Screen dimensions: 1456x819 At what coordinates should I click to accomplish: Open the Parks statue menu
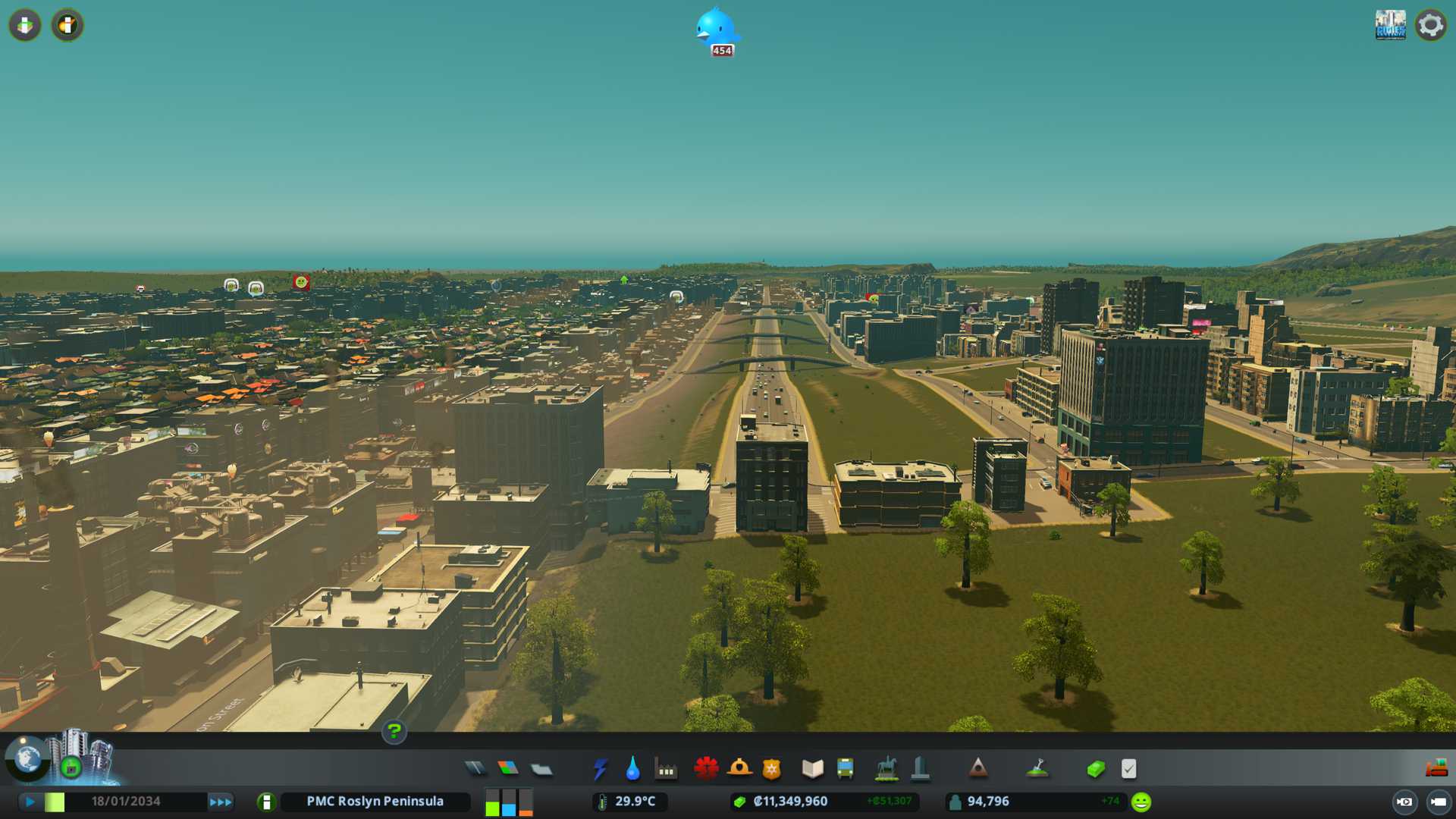[886, 769]
